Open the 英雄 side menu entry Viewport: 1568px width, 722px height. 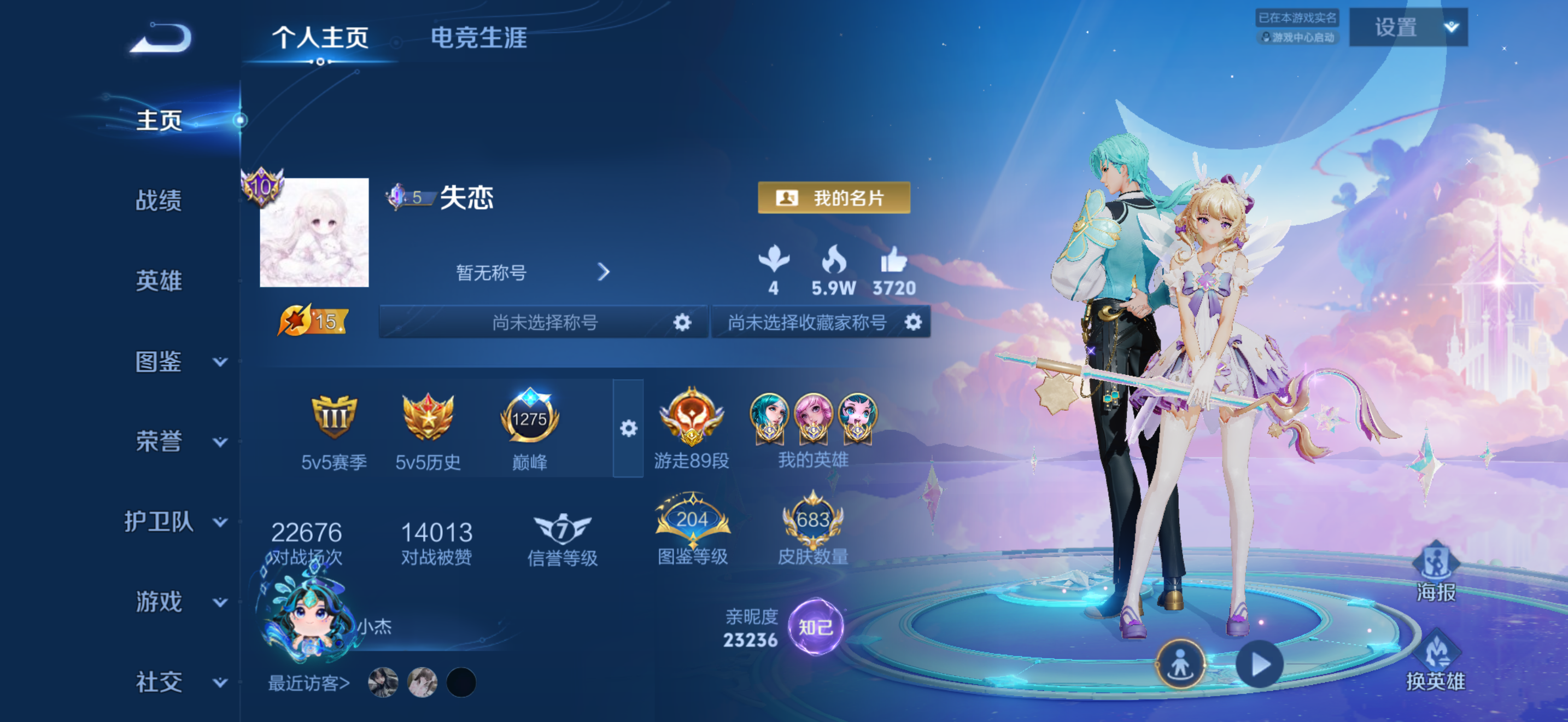tap(158, 281)
